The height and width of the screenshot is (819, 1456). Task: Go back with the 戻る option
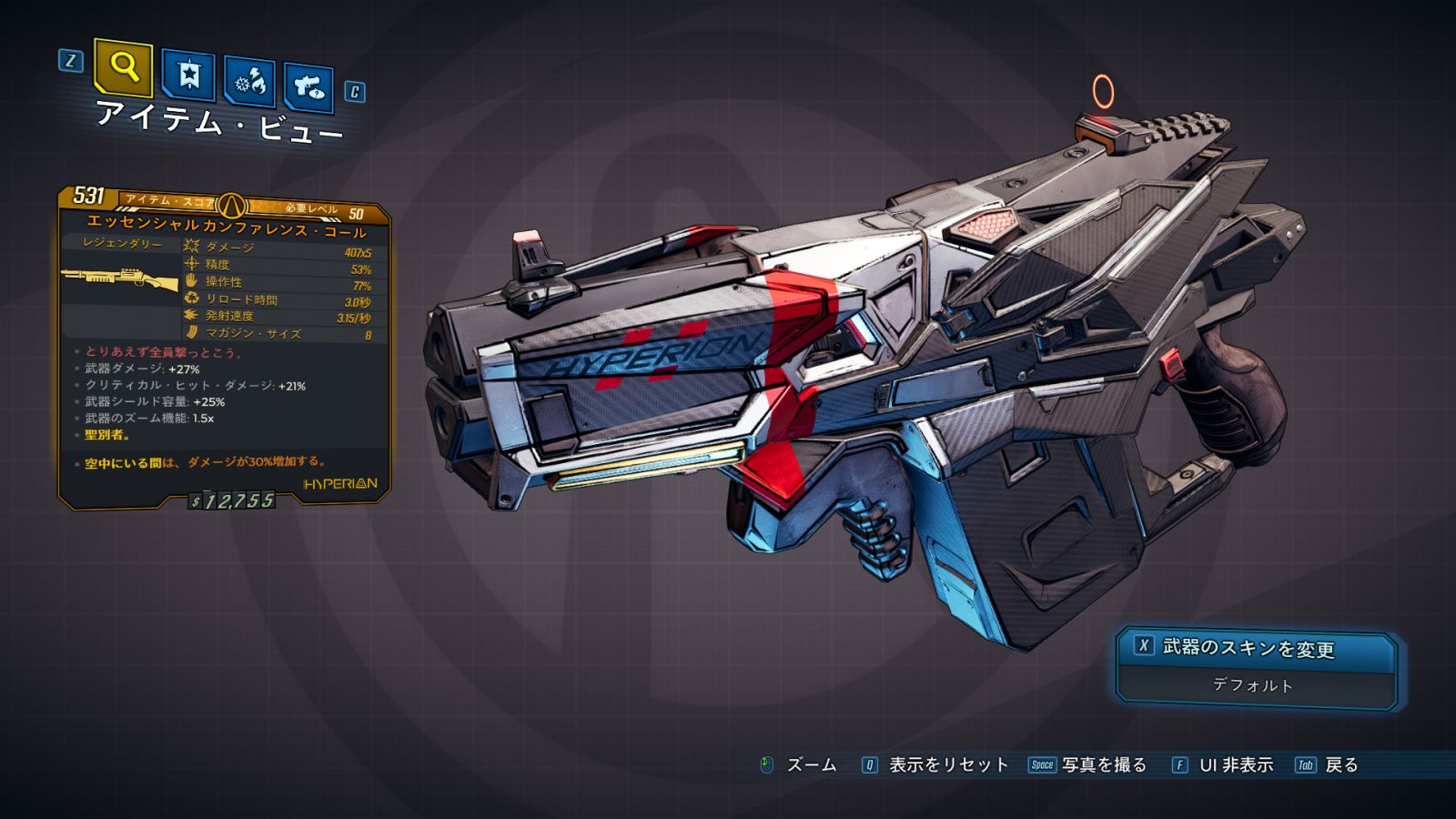coord(1340,765)
